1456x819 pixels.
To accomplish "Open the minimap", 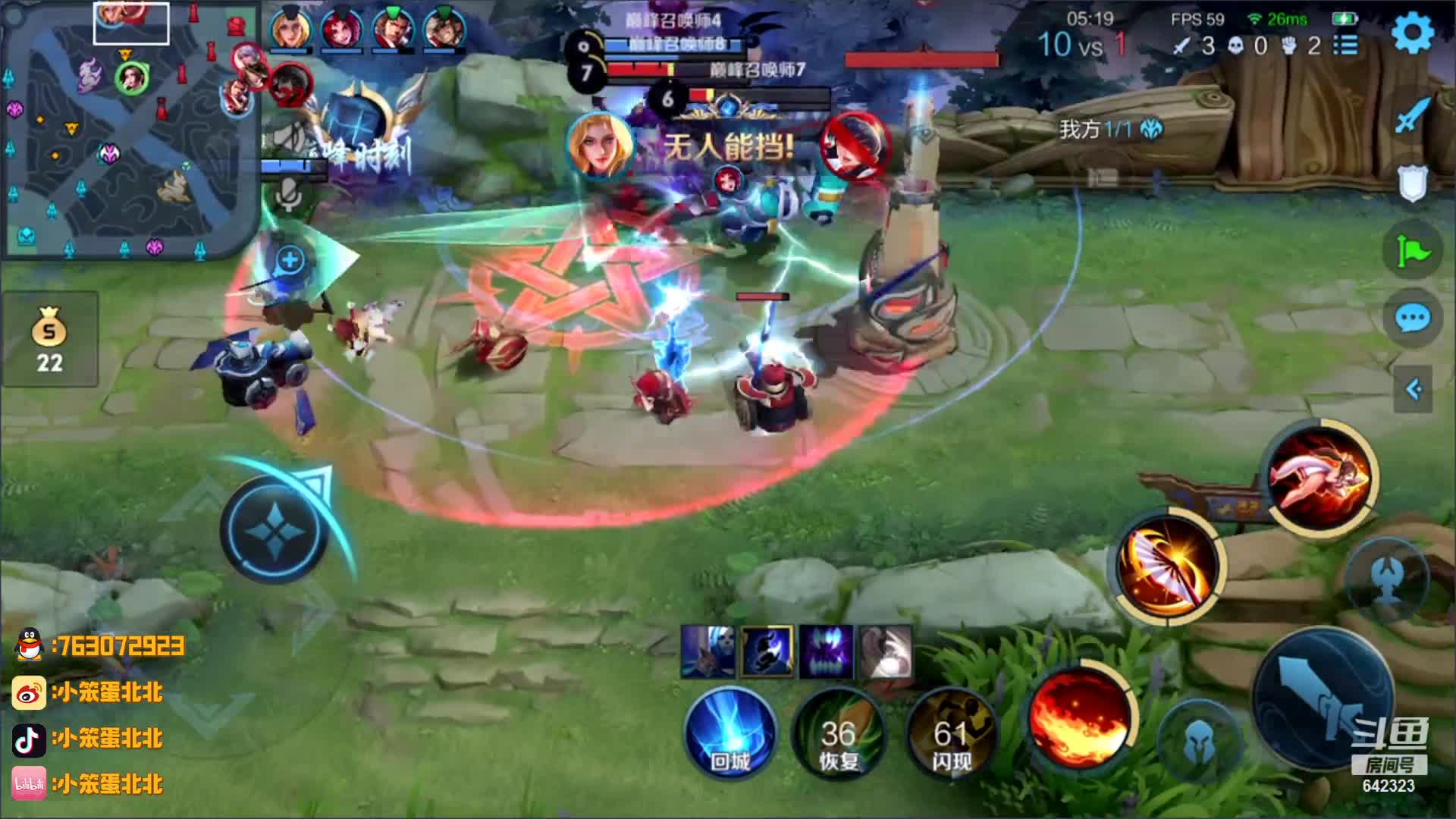I will click(130, 129).
